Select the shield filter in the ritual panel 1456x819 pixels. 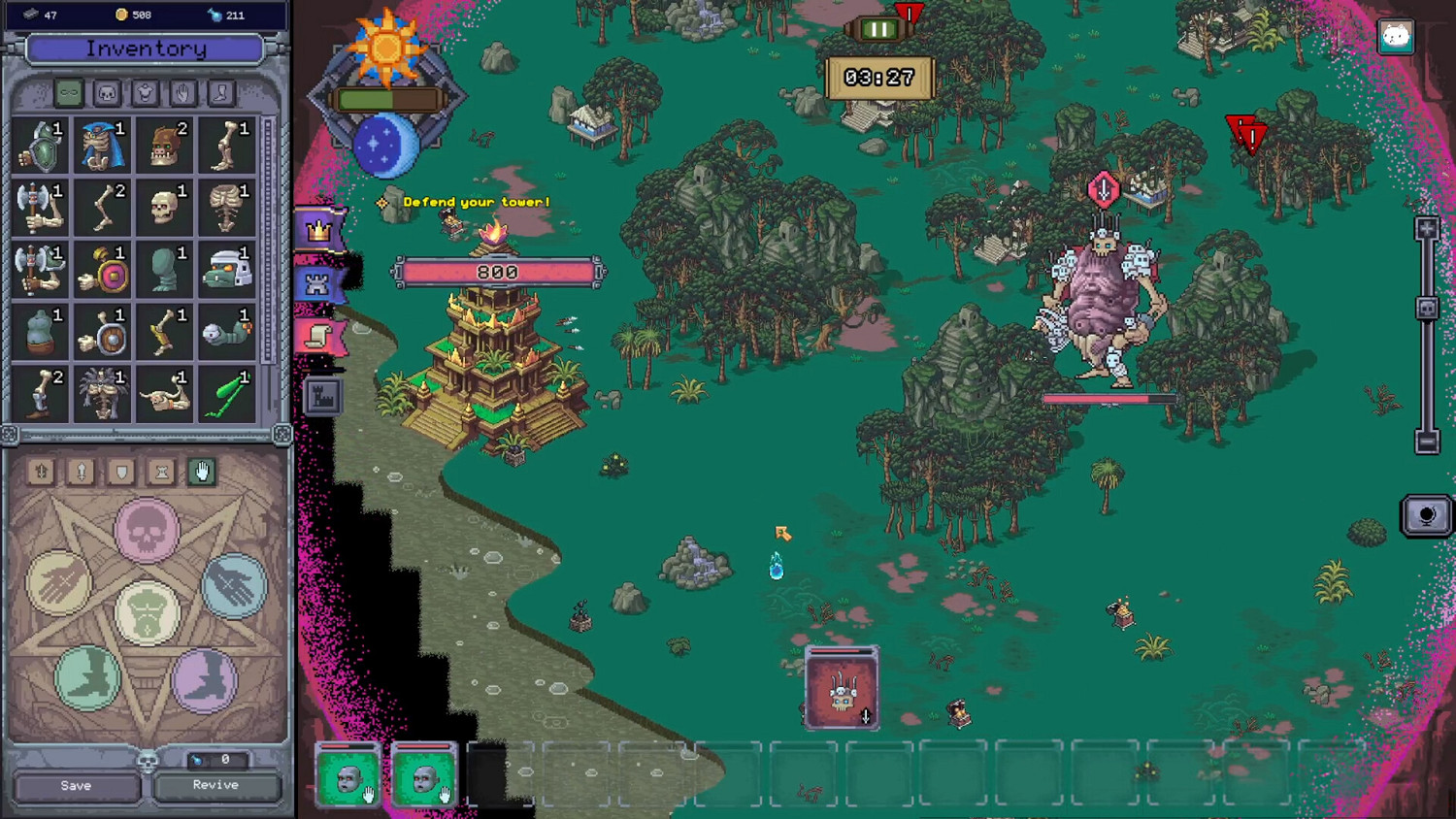point(119,473)
